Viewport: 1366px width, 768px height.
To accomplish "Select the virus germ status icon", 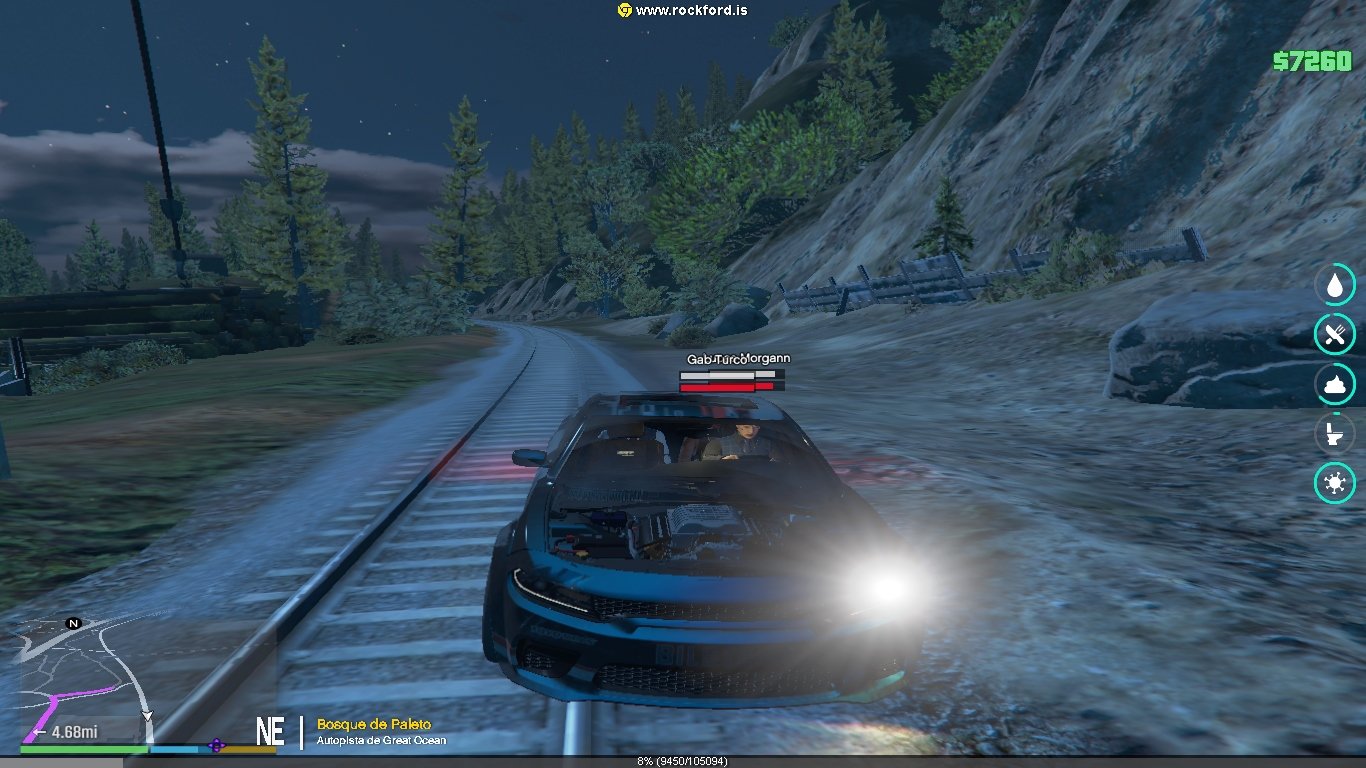I will point(1334,484).
